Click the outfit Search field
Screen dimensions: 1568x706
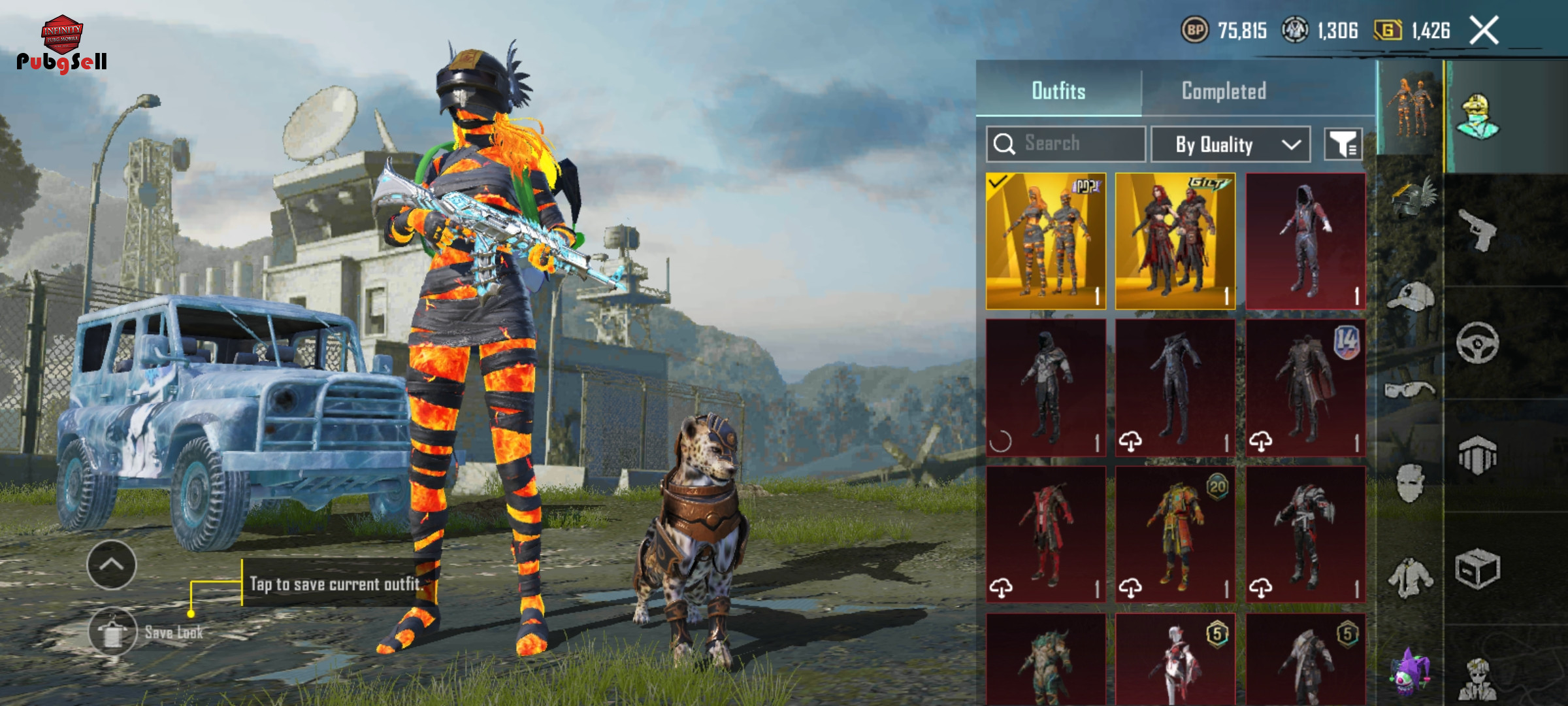coord(1066,144)
